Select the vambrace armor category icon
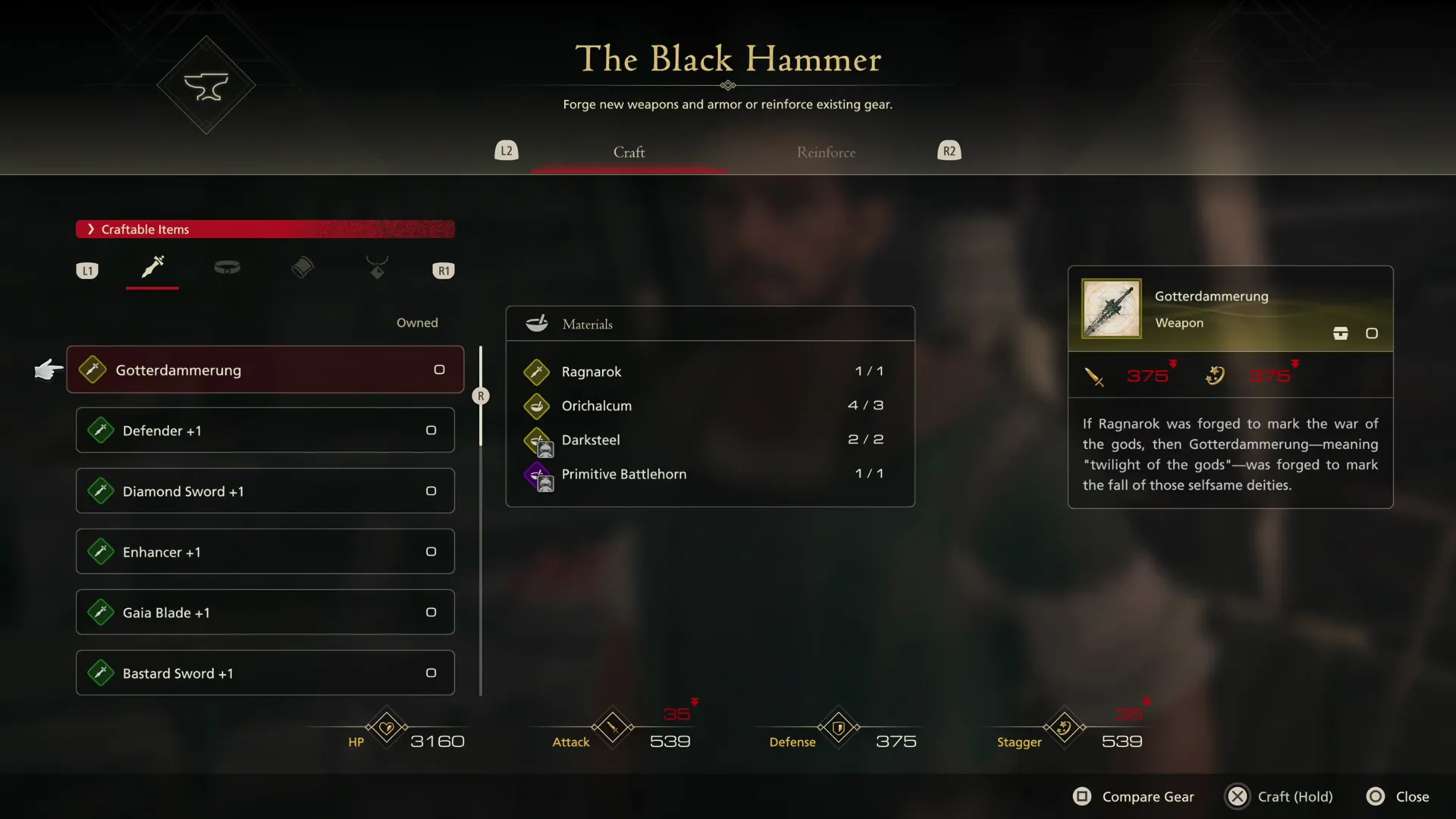The image size is (1456, 819). pyautogui.click(x=303, y=268)
